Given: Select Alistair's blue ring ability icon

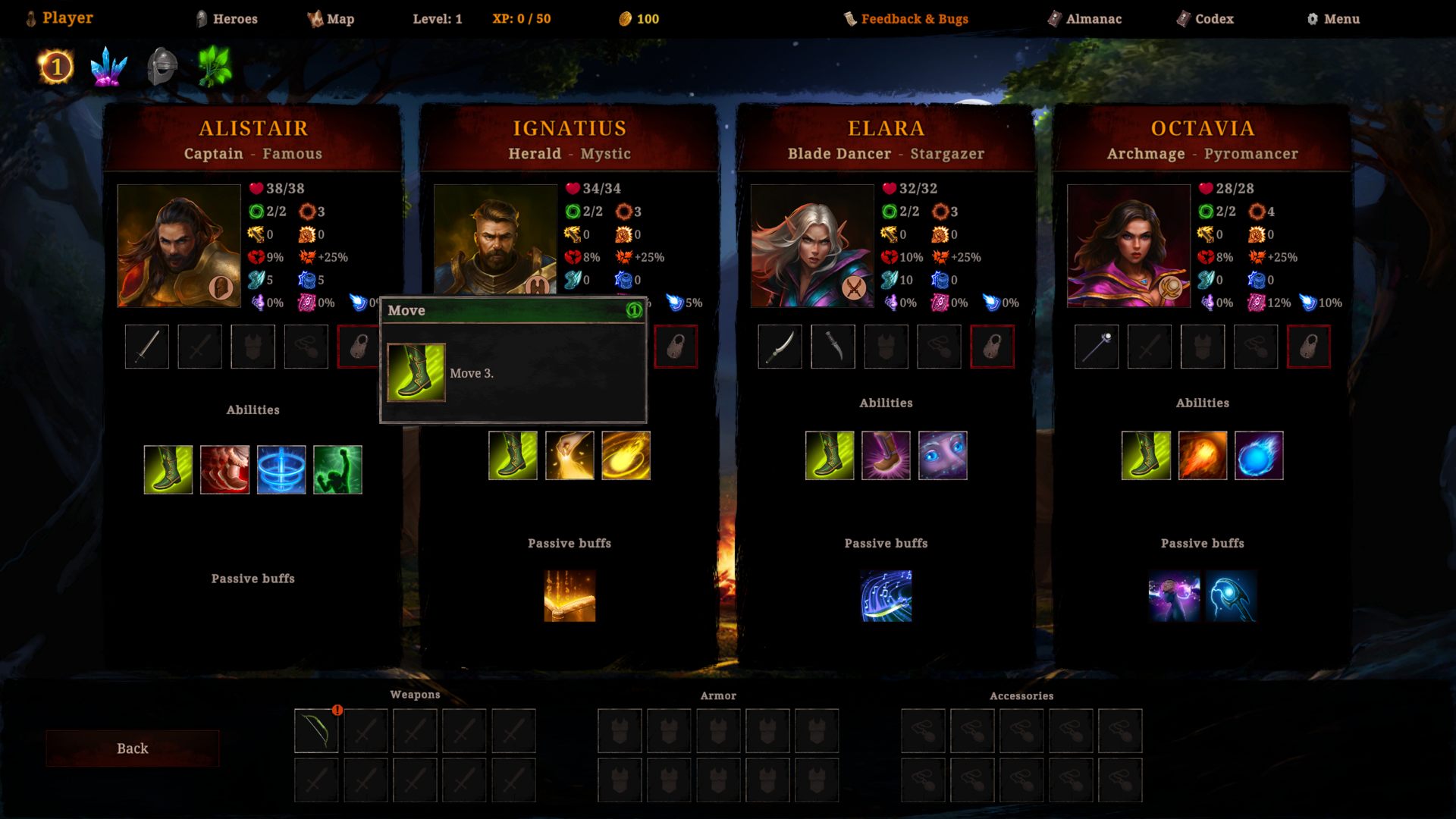Looking at the screenshot, I should pyautogui.click(x=281, y=470).
